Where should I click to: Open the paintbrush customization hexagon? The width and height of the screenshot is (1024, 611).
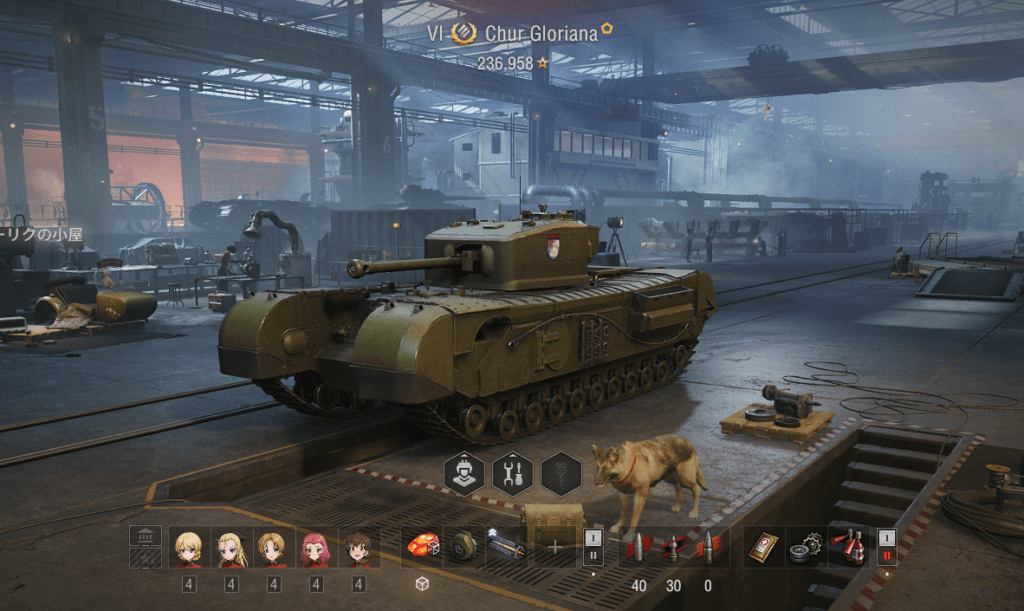pos(561,473)
